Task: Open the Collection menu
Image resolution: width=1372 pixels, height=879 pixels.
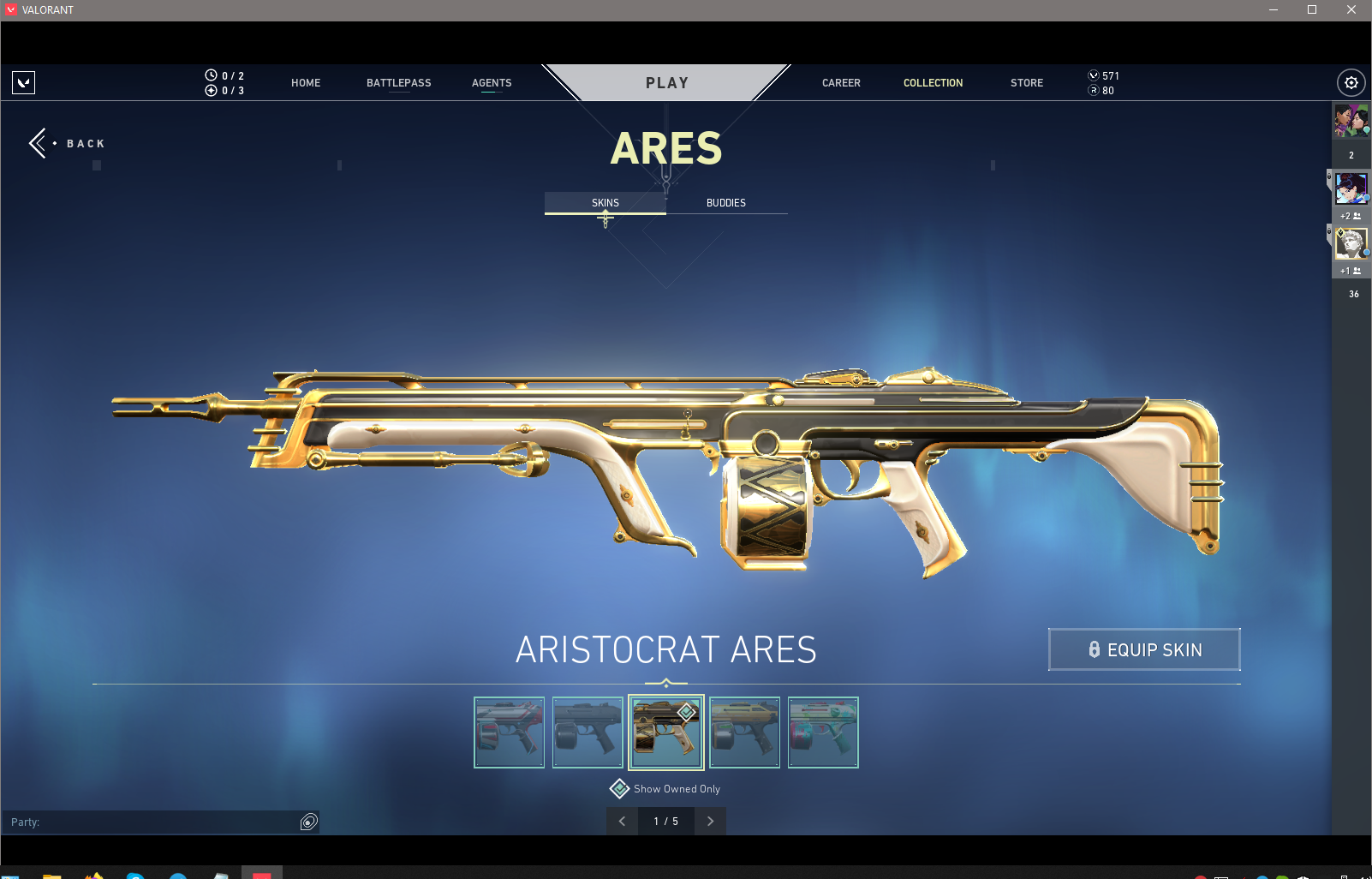Action: coord(933,83)
